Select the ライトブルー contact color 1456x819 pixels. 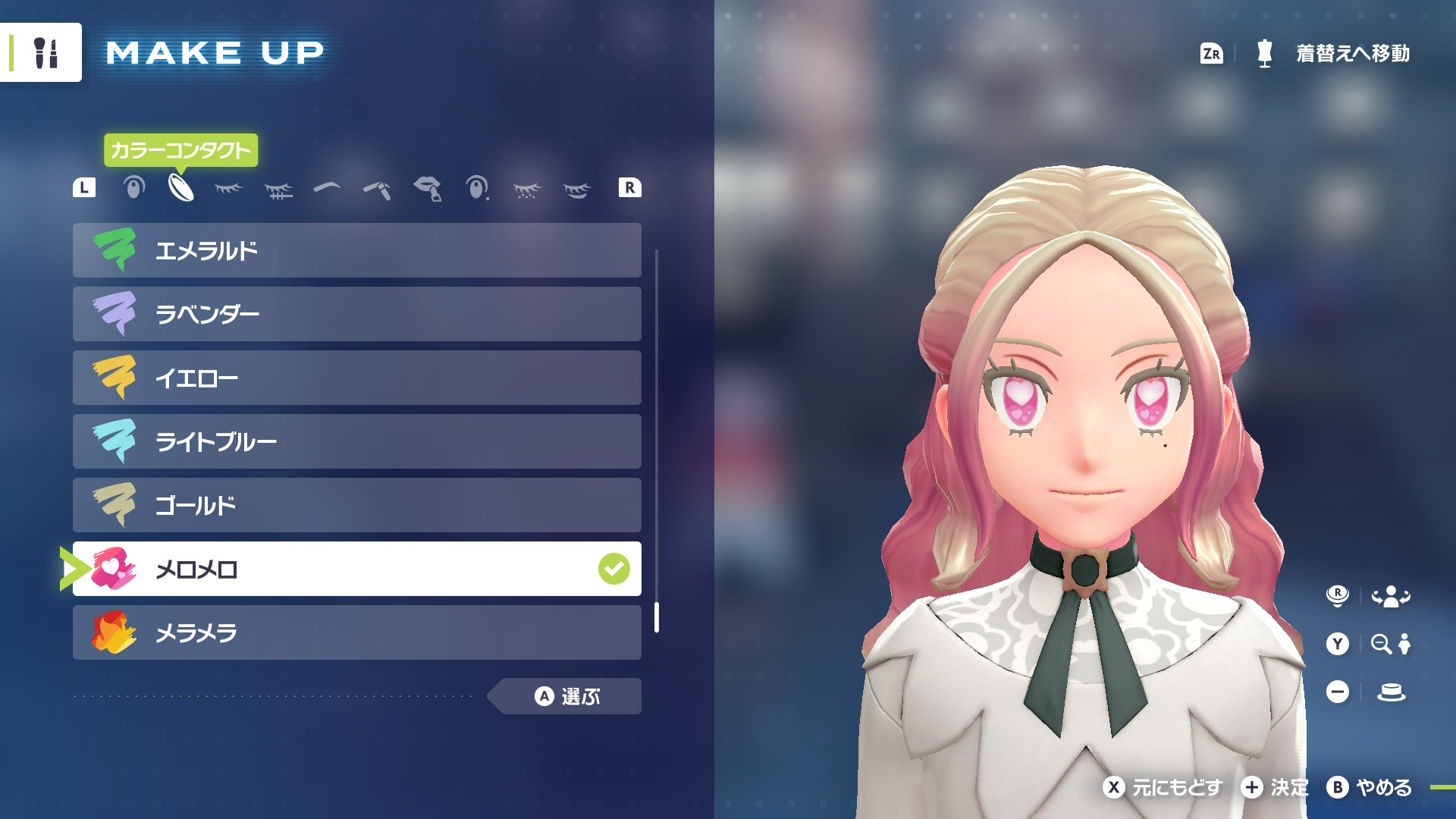pyautogui.click(x=356, y=441)
